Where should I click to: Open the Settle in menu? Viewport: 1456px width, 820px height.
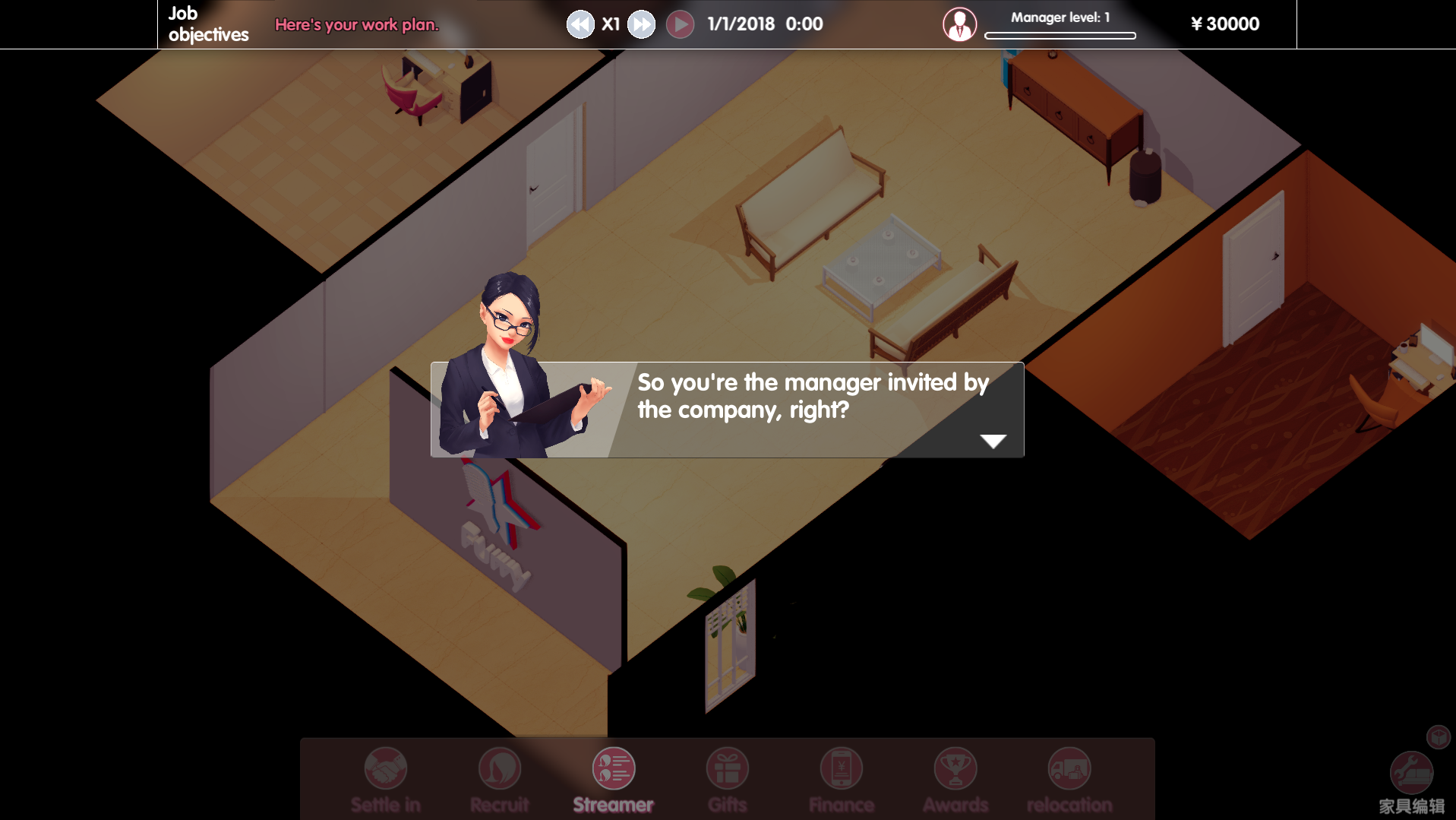386,769
